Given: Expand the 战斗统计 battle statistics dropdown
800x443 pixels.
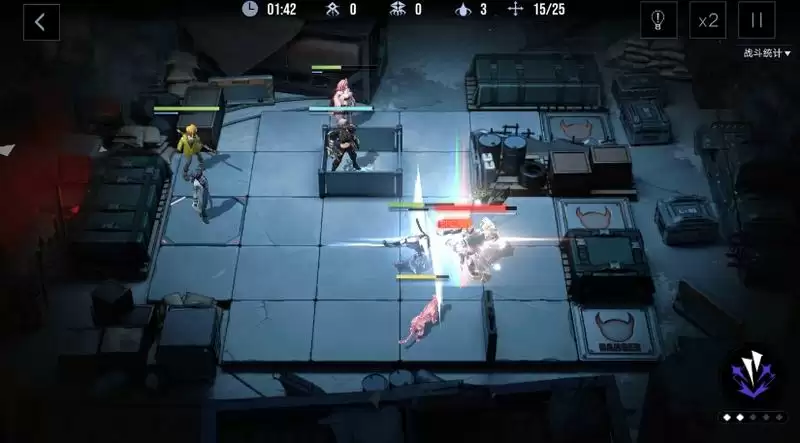Looking at the screenshot, I should [x=766, y=53].
